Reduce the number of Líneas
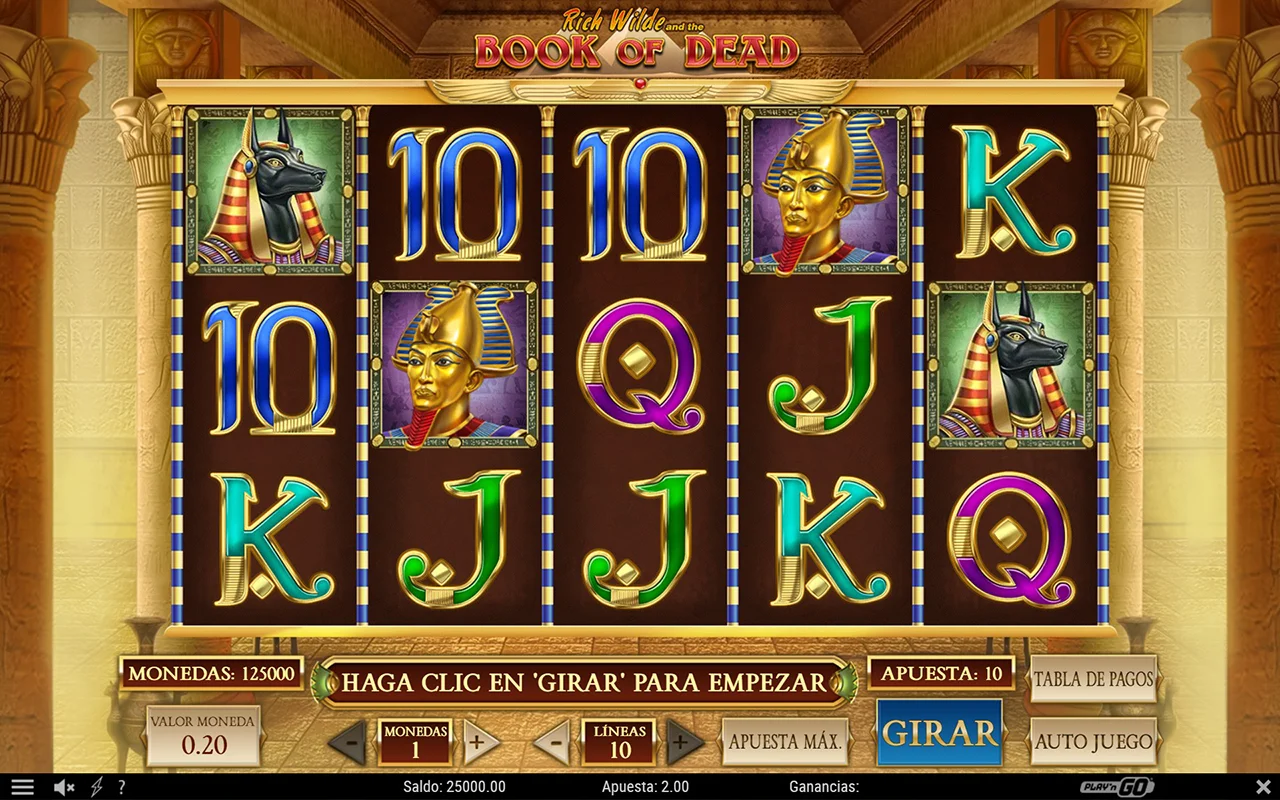 [552, 742]
